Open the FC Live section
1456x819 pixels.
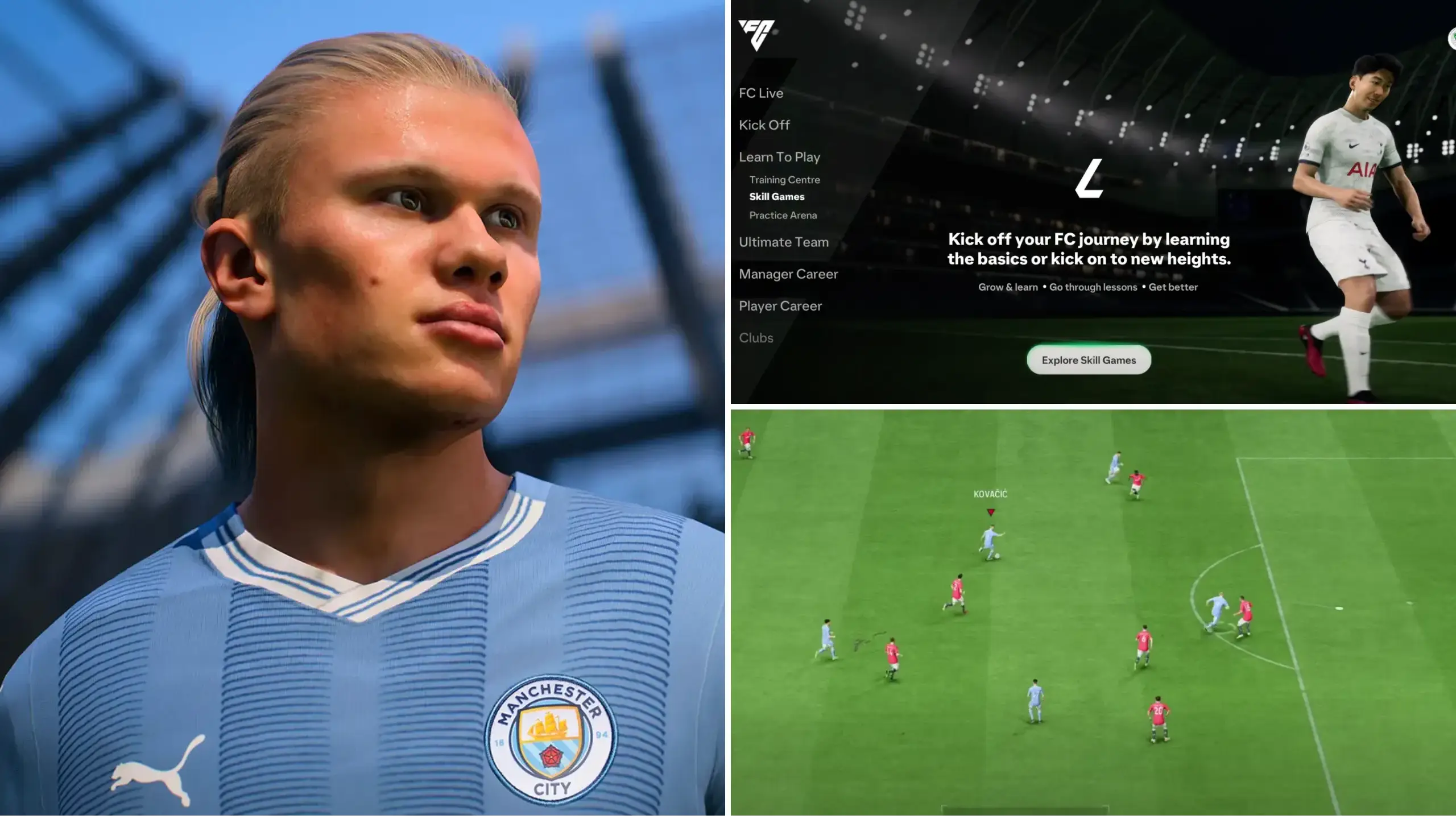click(x=761, y=93)
